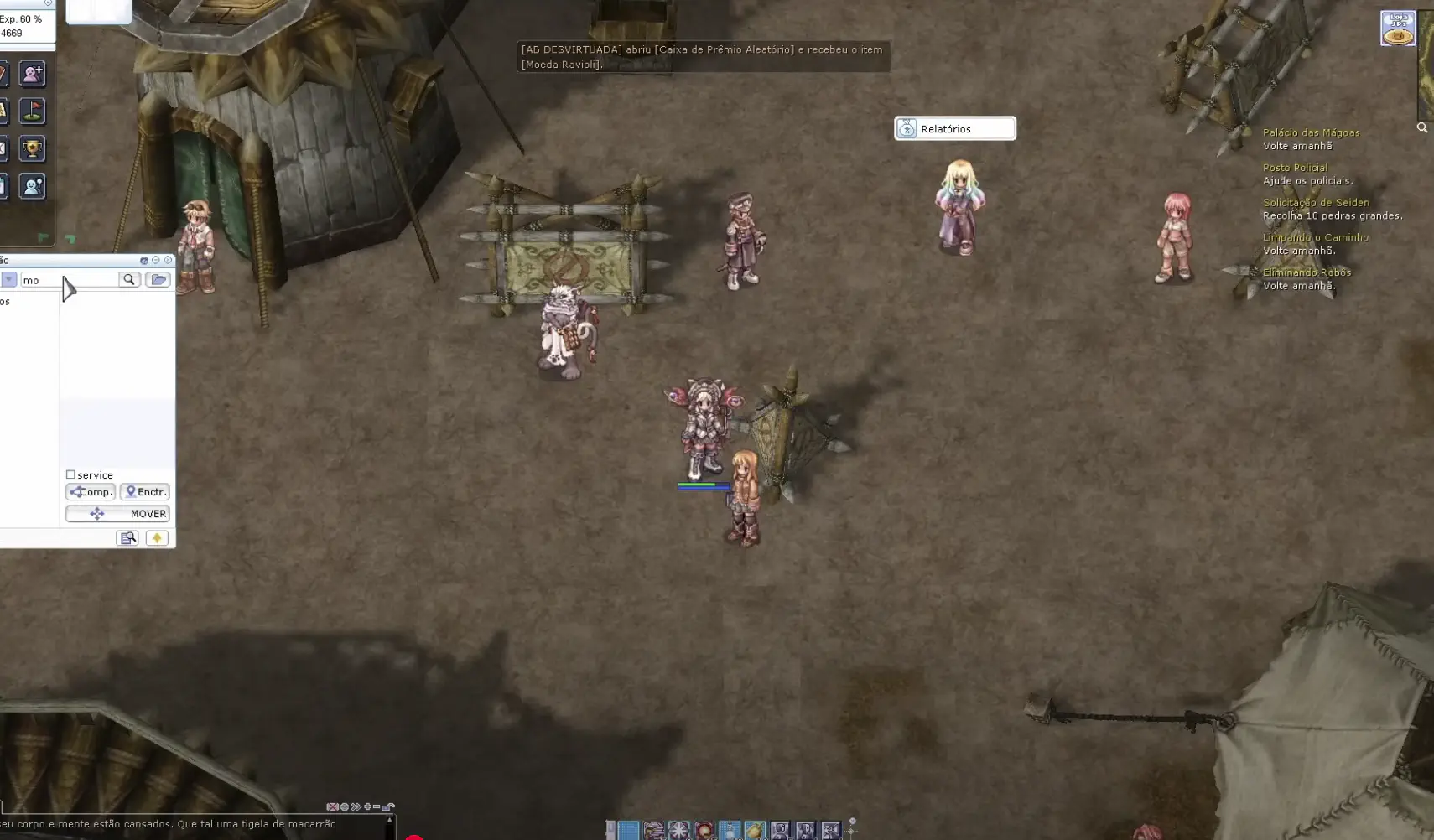Click the add friend icon in the sidebar
This screenshot has height=840, width=1434.
coord(32,73)
